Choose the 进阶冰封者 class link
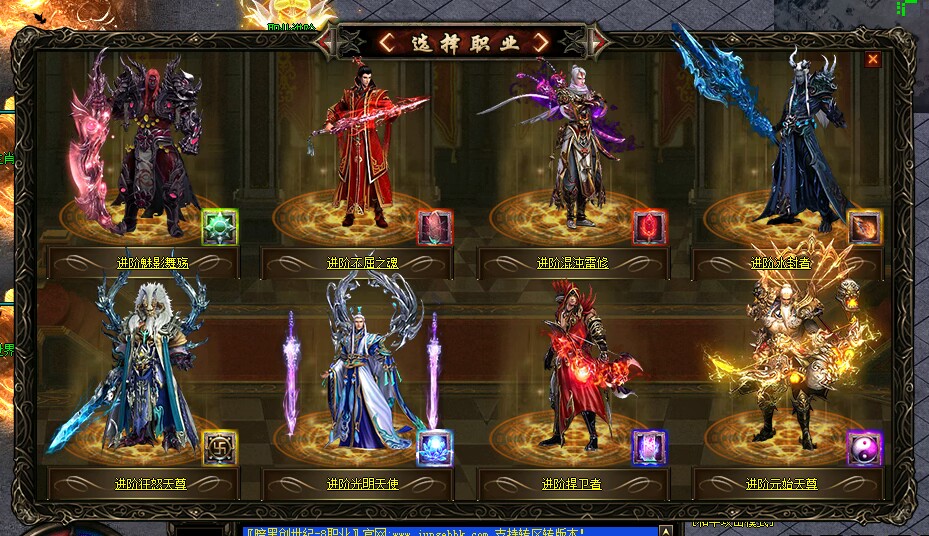The width and height of the screenshot is (929, 536). click(x=781, y=263)
